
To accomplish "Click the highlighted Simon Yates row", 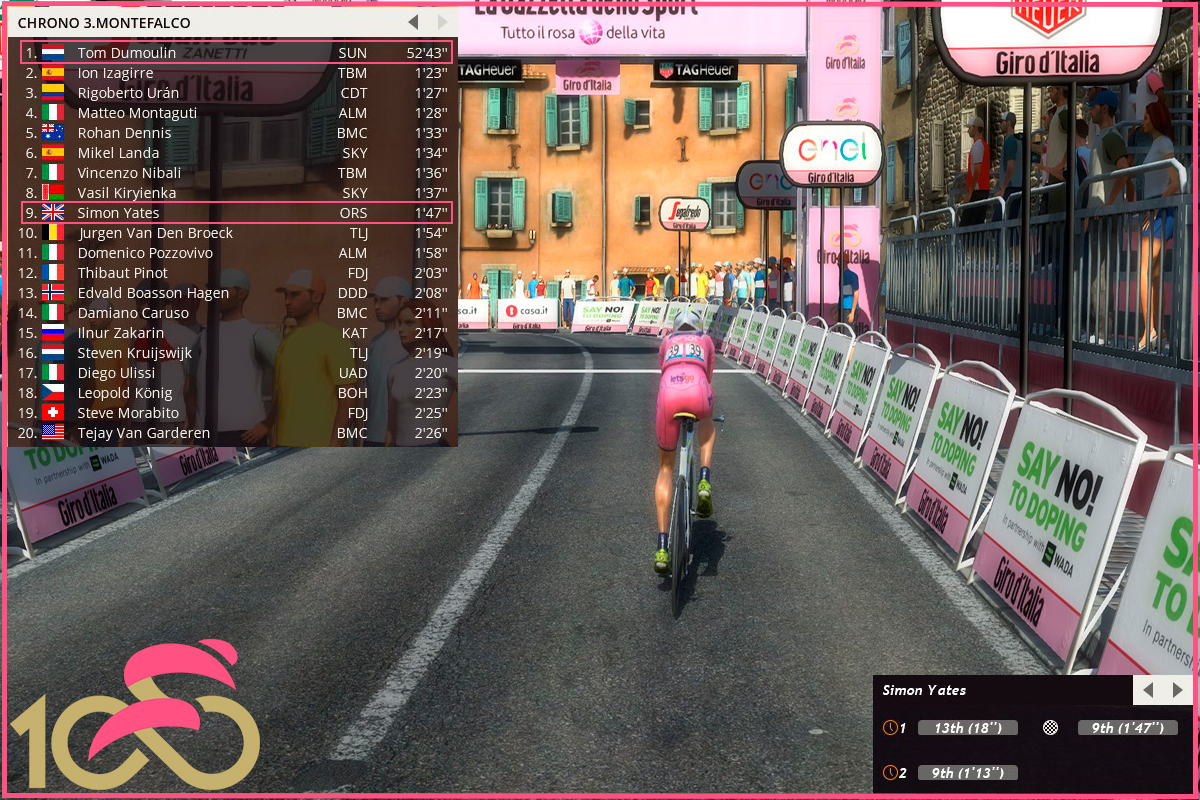I will point(236,213).
